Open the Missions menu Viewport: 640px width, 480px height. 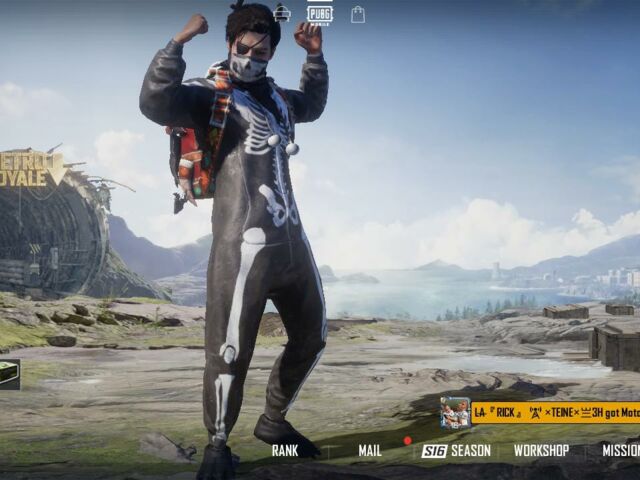621,451
